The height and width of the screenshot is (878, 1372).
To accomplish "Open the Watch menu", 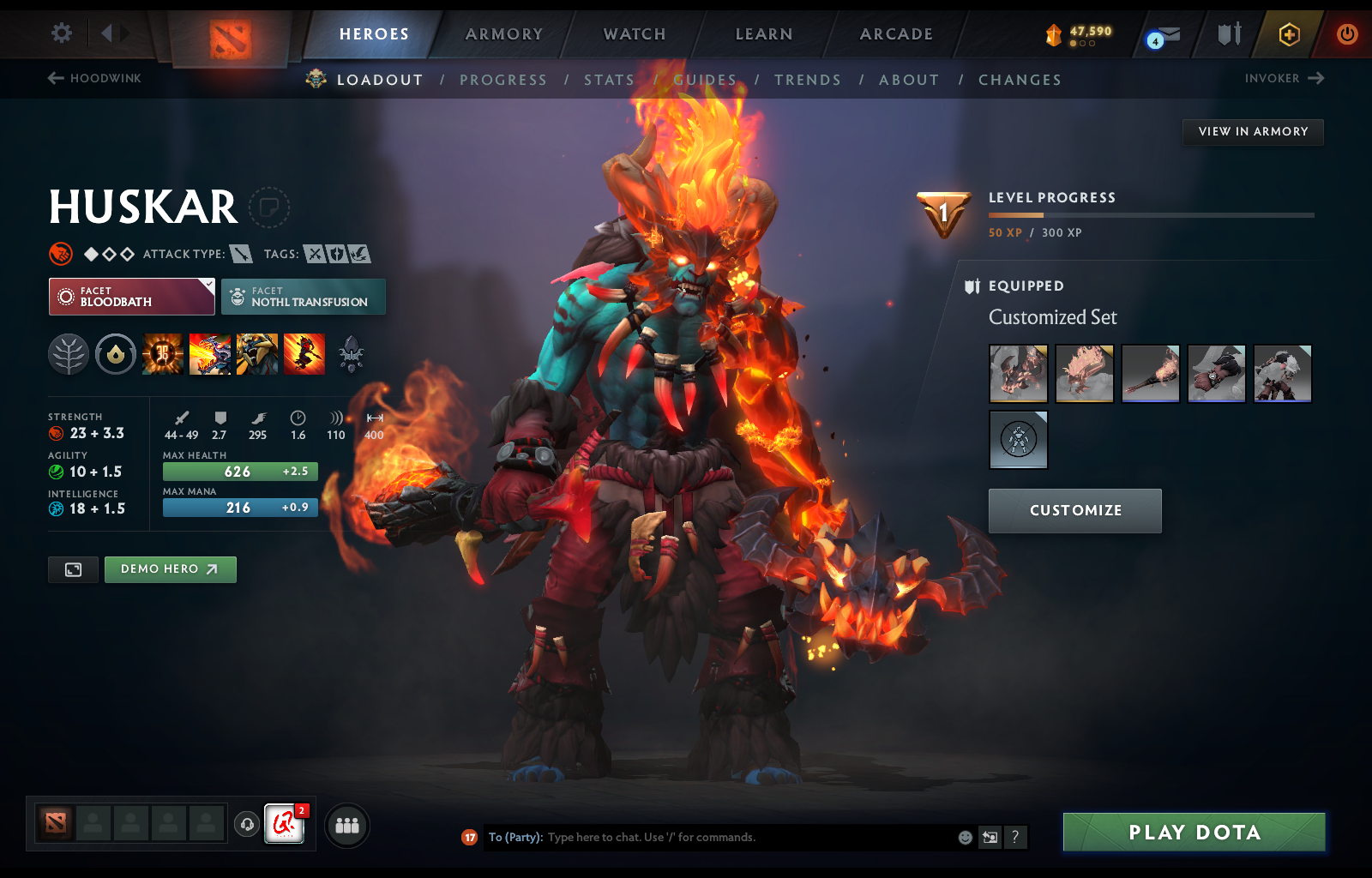I will pos(633,34).
